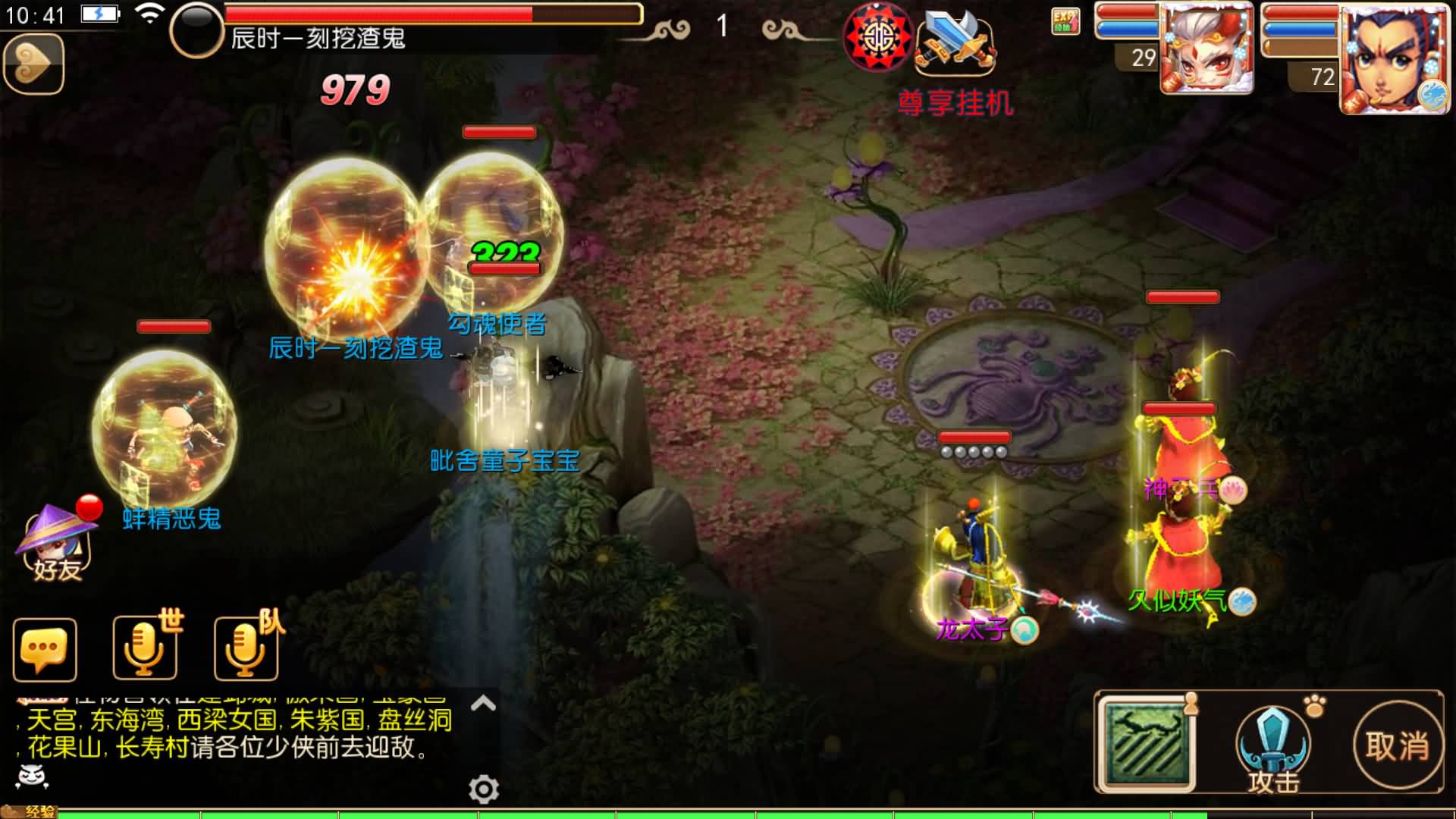
Task: Open the settings gear under the chat window
Action: 482,789
